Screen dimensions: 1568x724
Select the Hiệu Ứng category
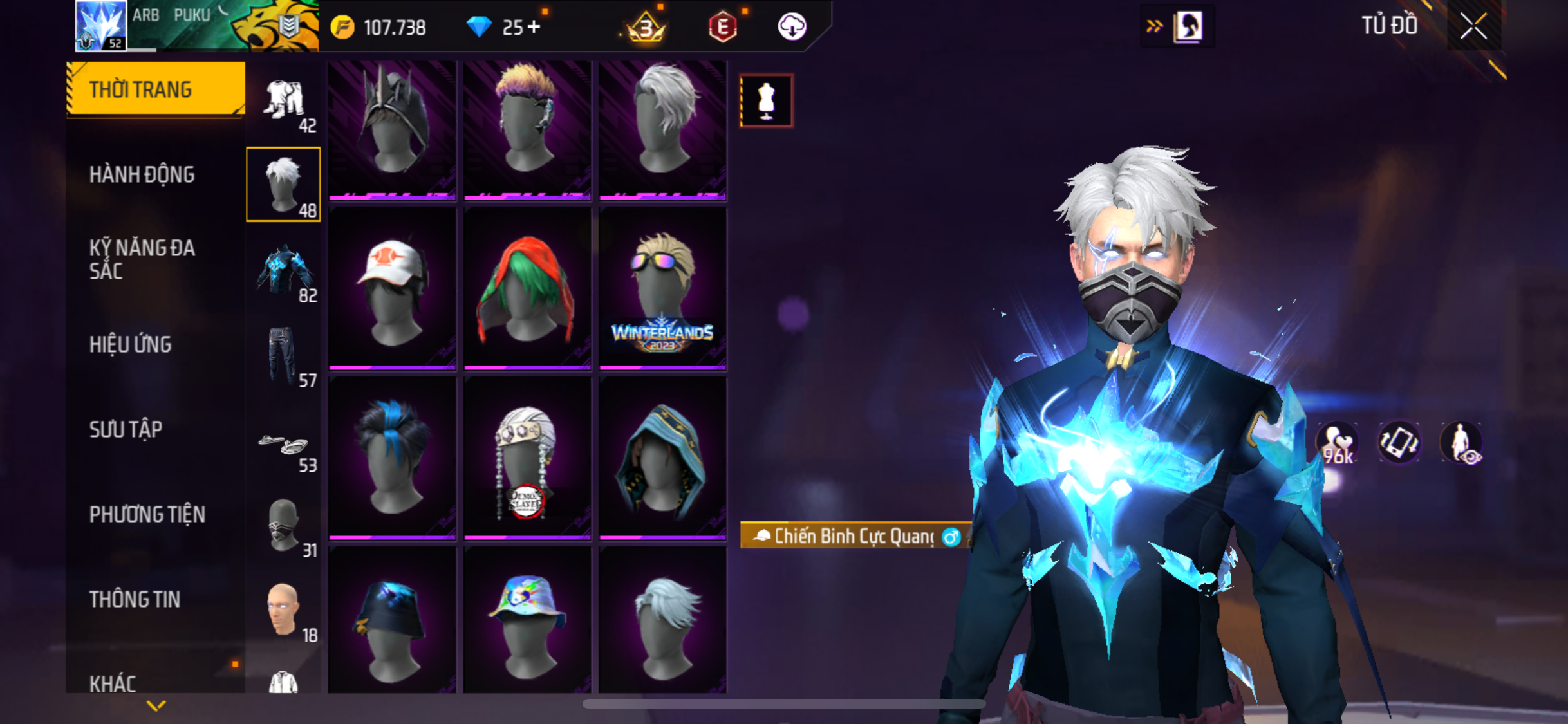point(131,344)
